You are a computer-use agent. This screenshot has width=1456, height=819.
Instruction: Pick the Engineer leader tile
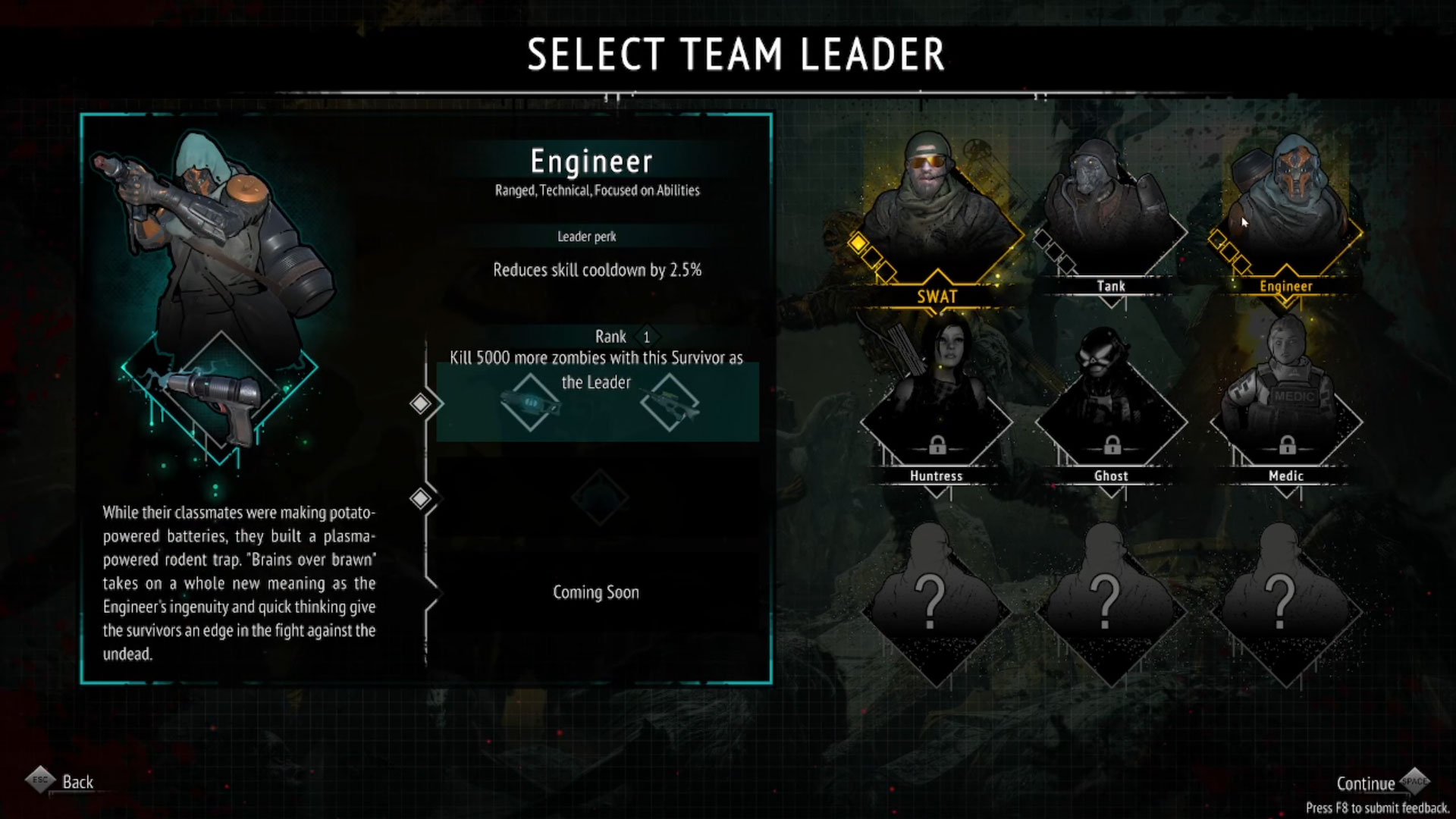pos(1286,212)
